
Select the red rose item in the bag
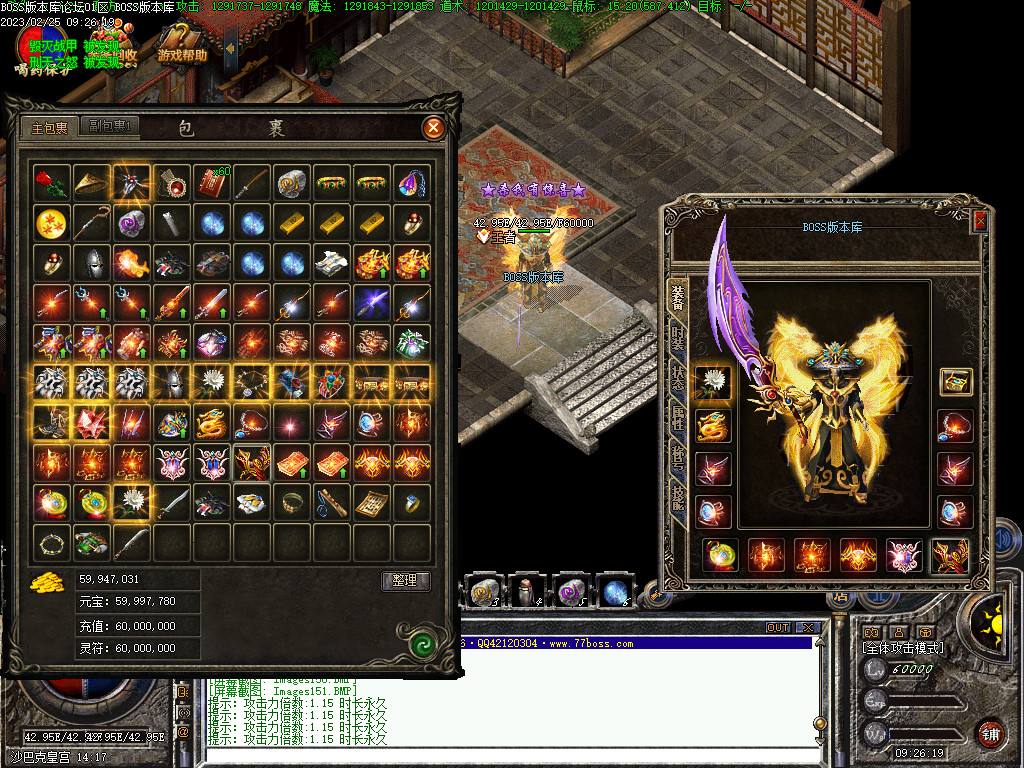click(52, 183)
